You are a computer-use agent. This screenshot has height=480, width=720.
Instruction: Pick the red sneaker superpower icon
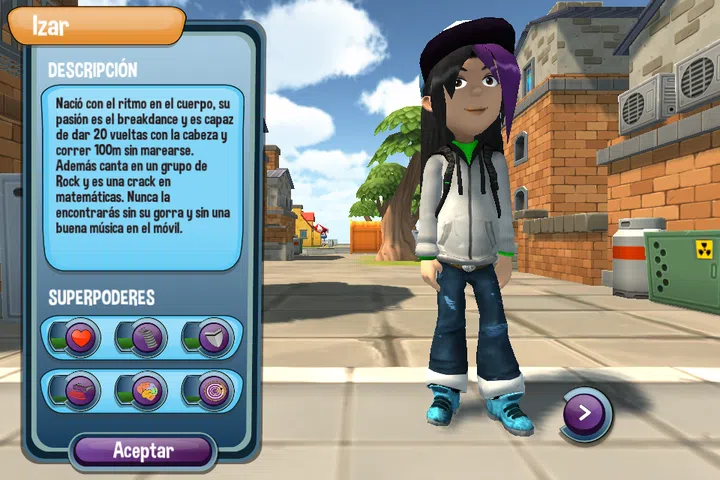tap(80, 388)
